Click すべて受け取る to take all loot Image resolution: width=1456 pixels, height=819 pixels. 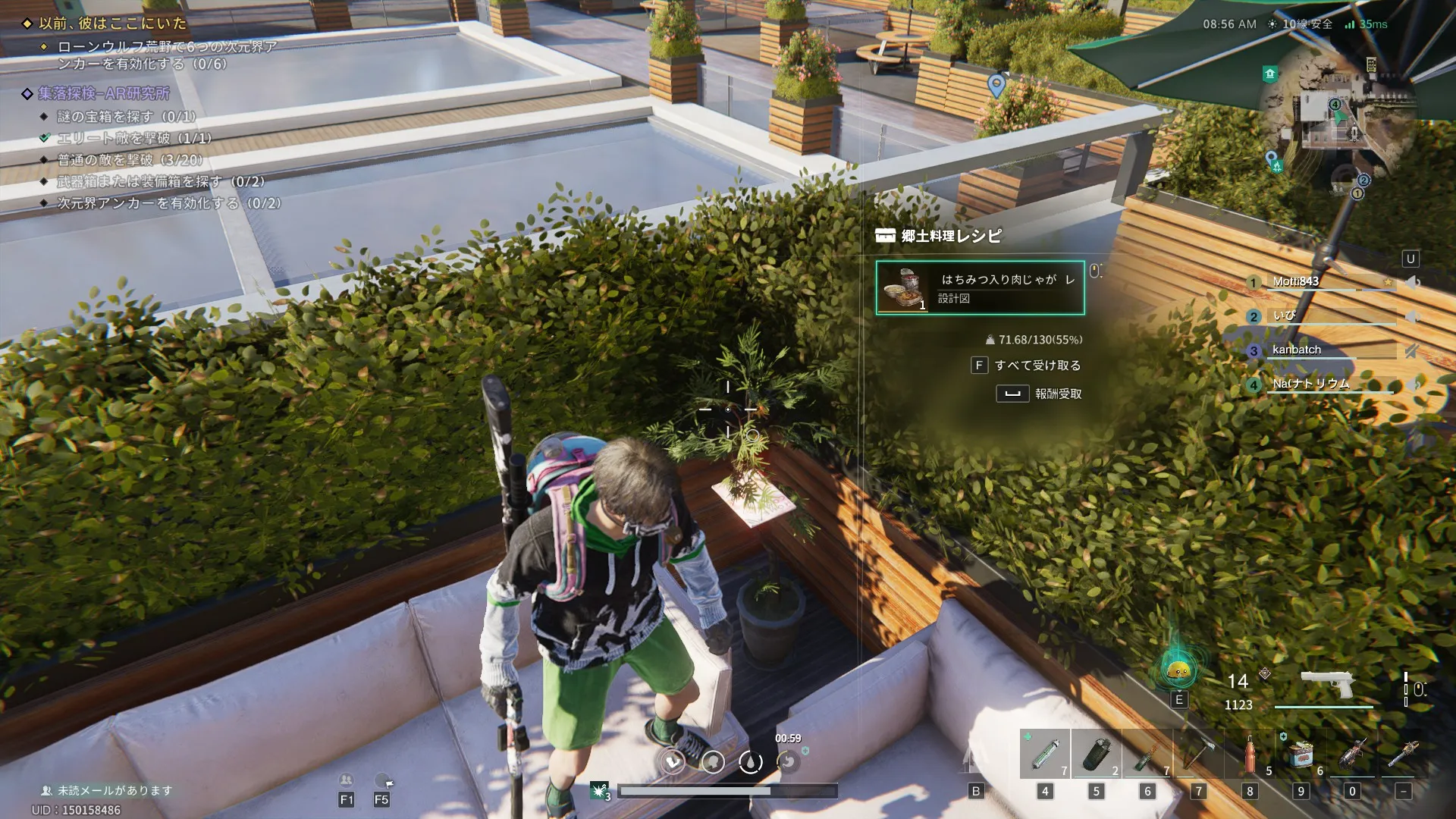tap(1037, 366)
